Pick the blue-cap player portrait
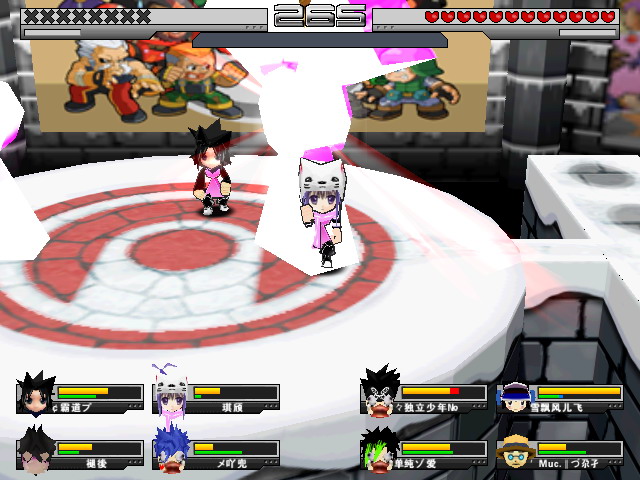This screenshot has width=640, height=480. [515, 396]
